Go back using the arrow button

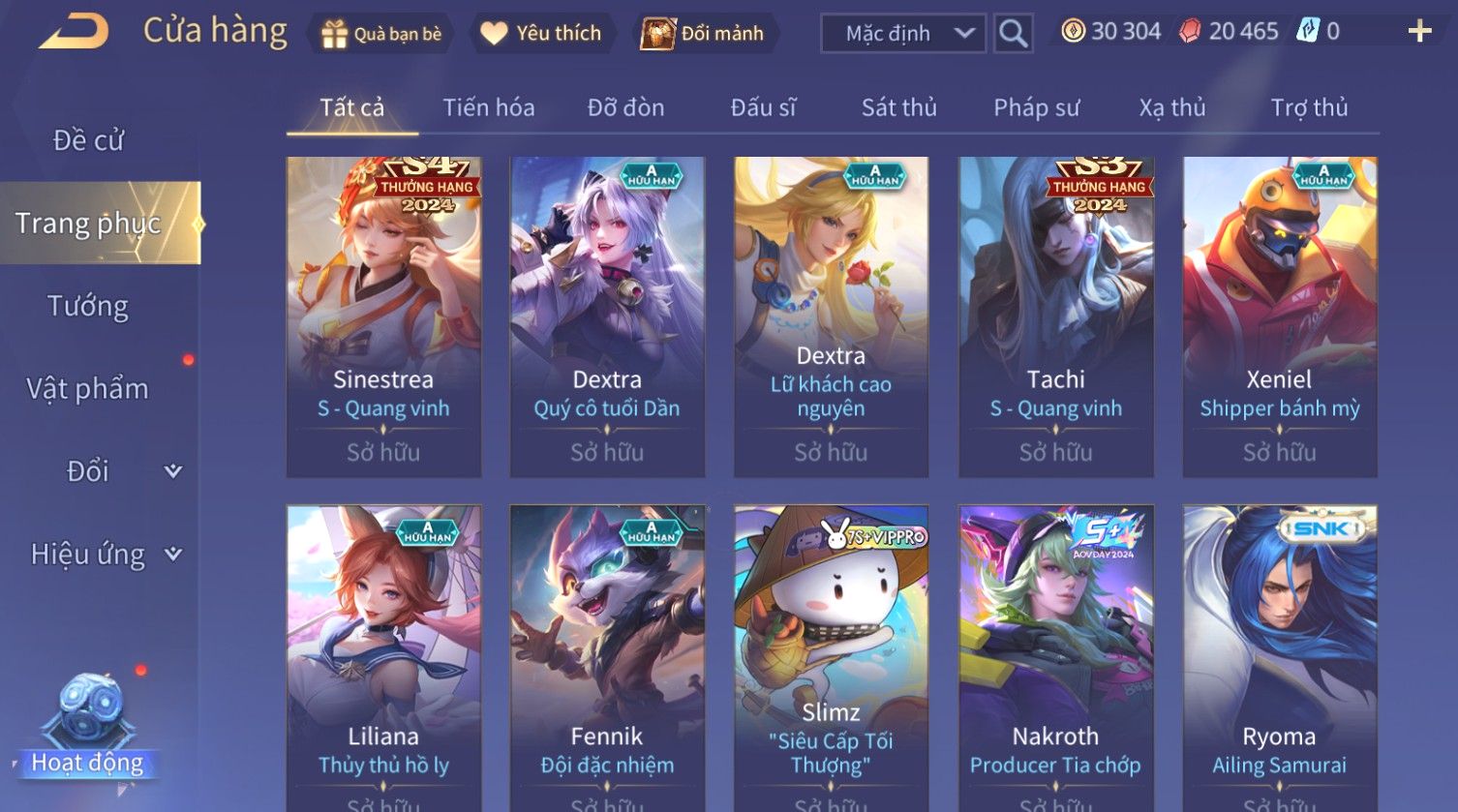75,33
